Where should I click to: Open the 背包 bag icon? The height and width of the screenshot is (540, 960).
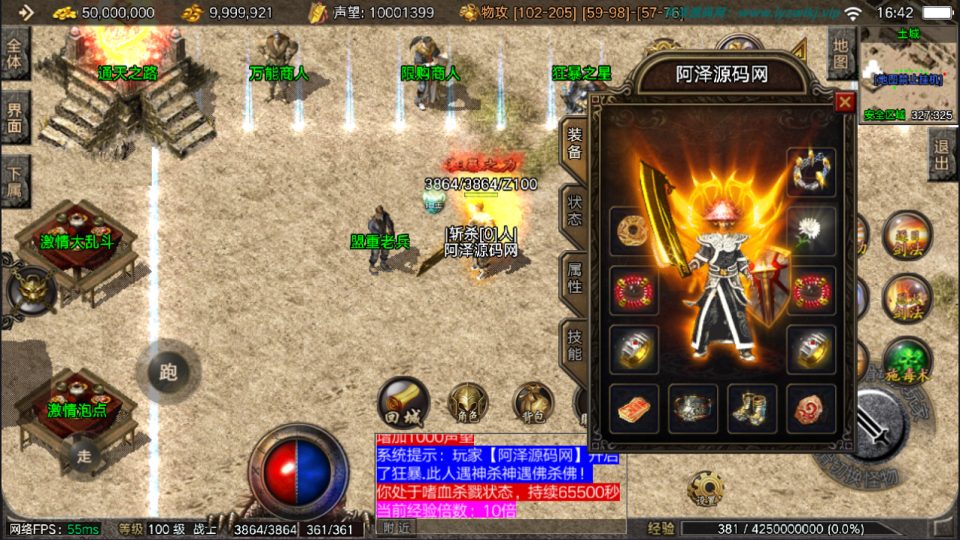pyautogui.click(x=532, y=403)
